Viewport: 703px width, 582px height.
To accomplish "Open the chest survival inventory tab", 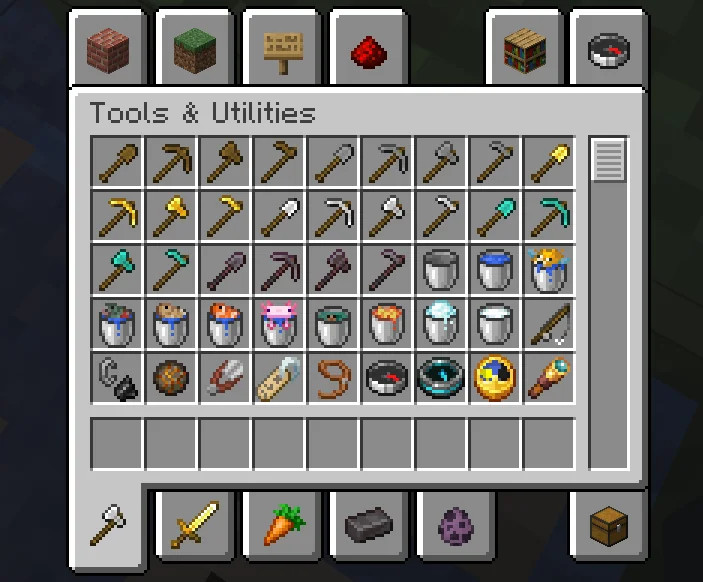I will tap(609, 523).
